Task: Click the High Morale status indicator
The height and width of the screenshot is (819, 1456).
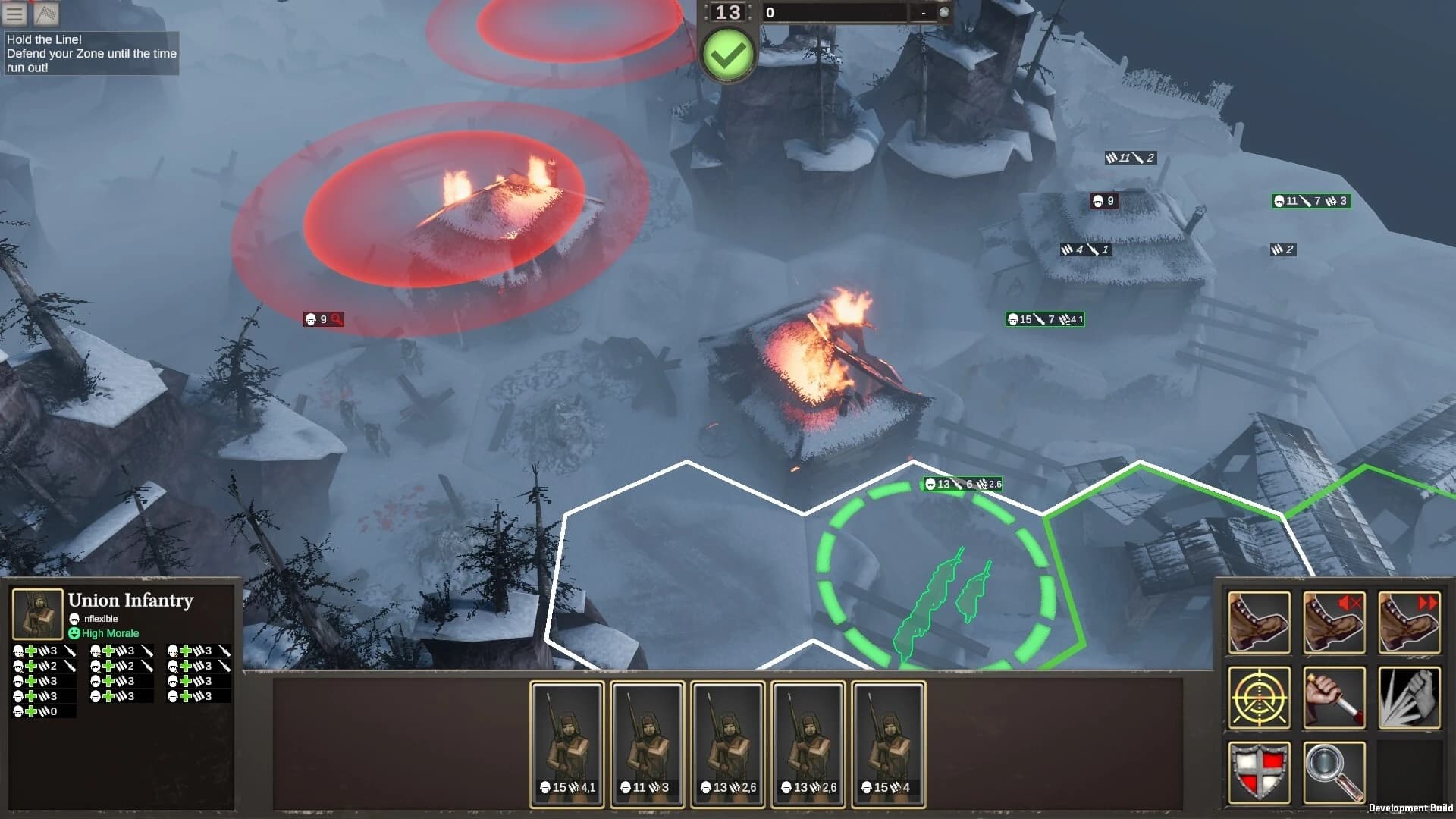Action: point(105,632)
